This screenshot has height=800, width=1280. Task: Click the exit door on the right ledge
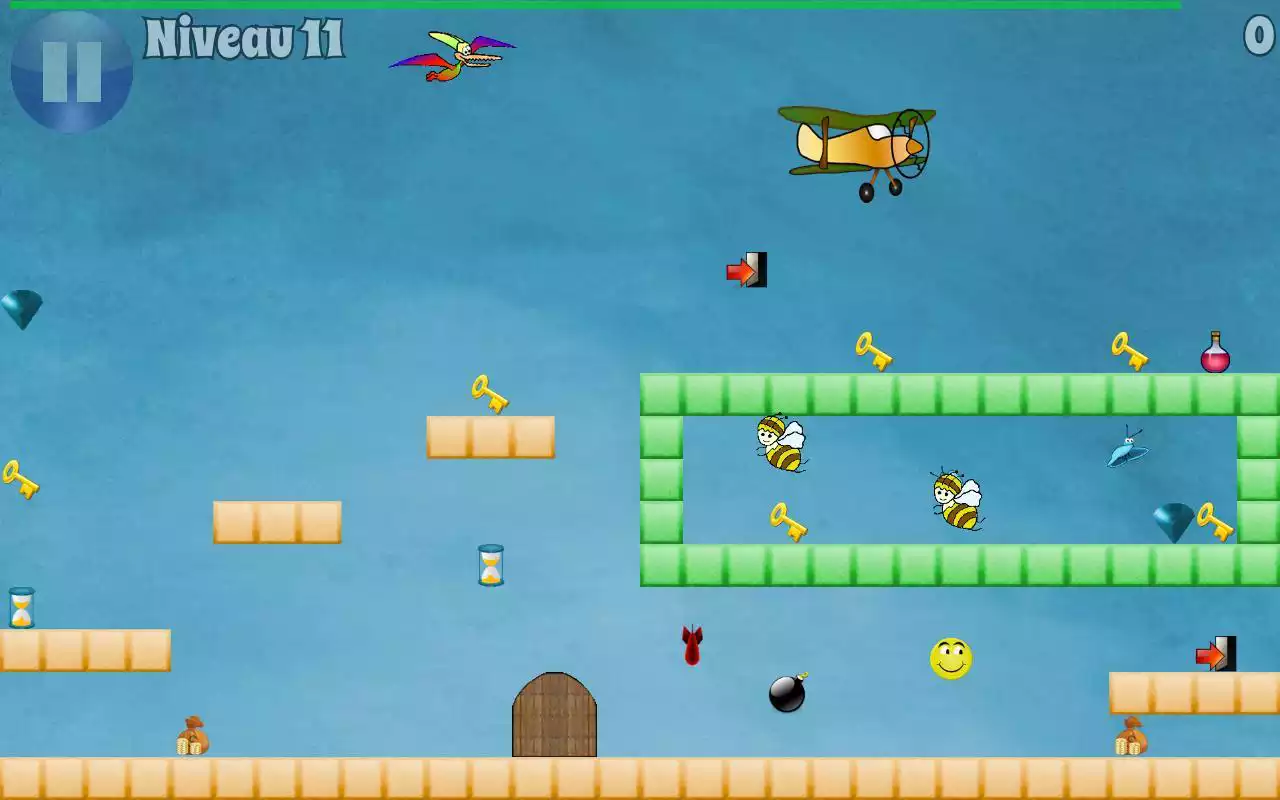(x=1215, y=655)
